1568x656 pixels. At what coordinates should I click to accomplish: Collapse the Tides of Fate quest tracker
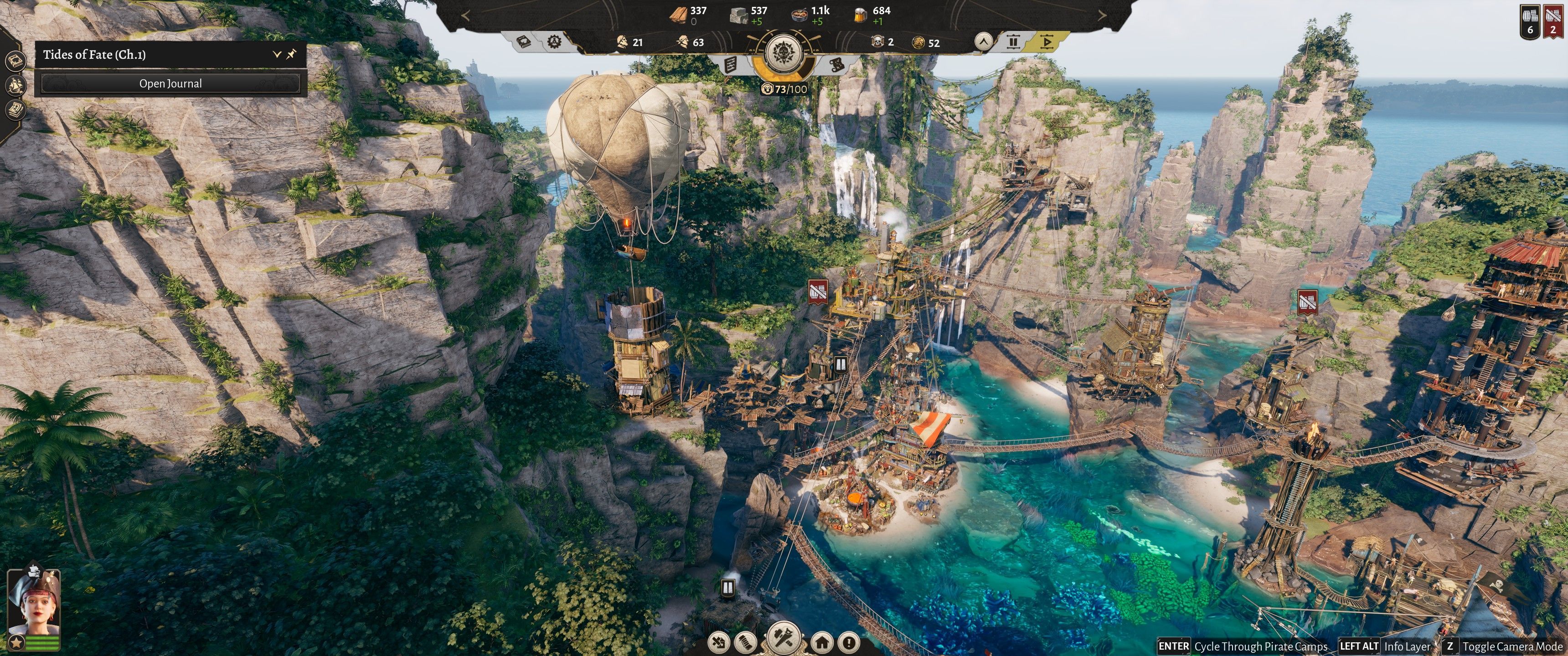pos(276,54)
